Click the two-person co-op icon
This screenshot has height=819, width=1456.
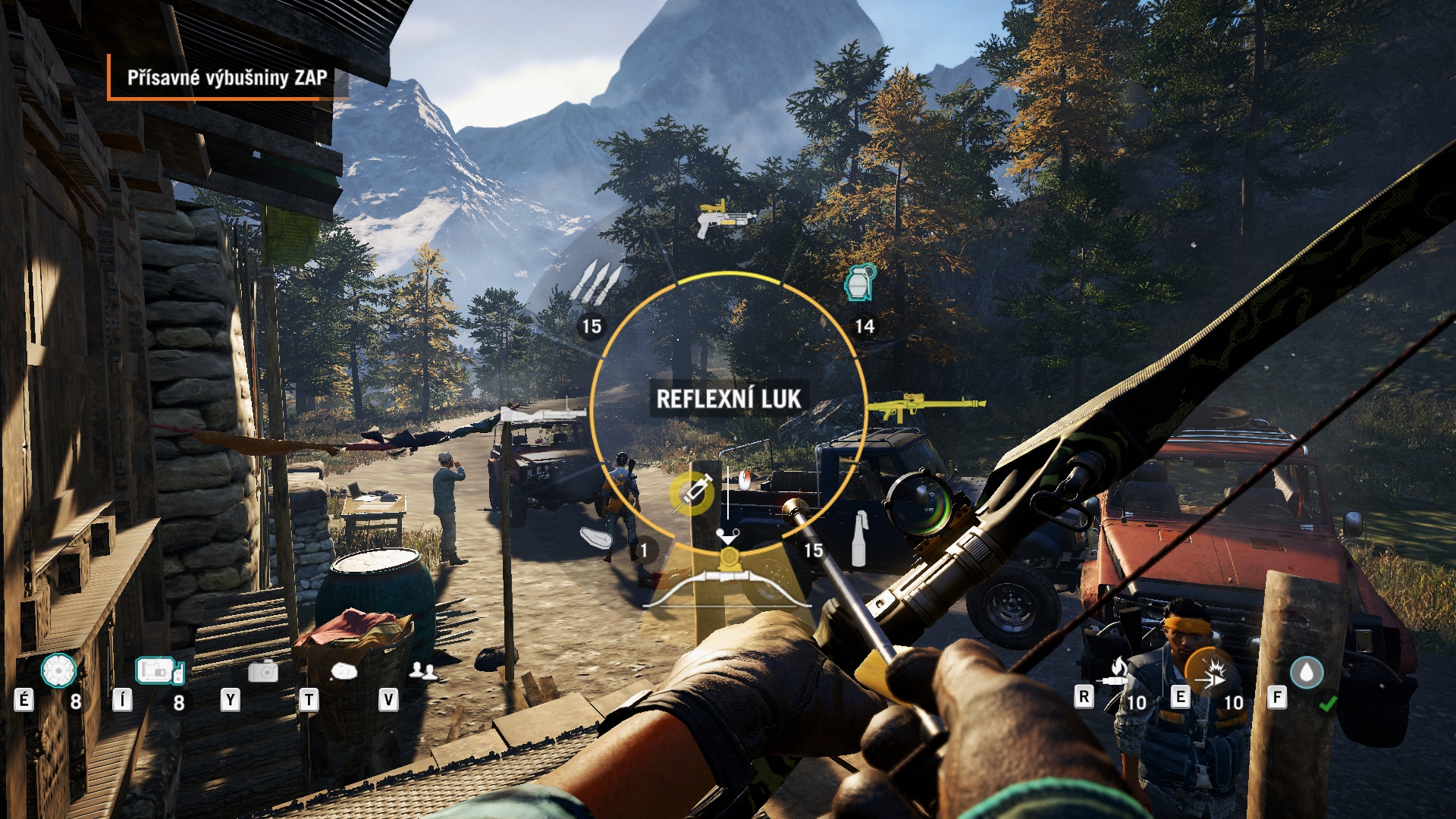(x=422, y=671)
